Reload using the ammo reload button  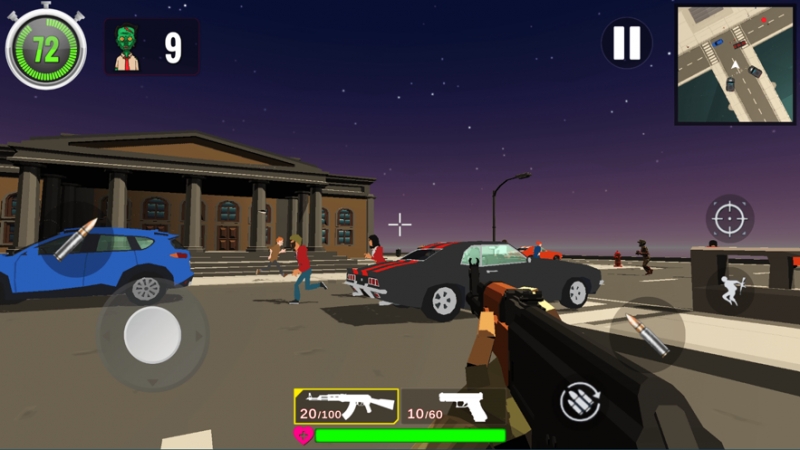[x=581, y=402]
